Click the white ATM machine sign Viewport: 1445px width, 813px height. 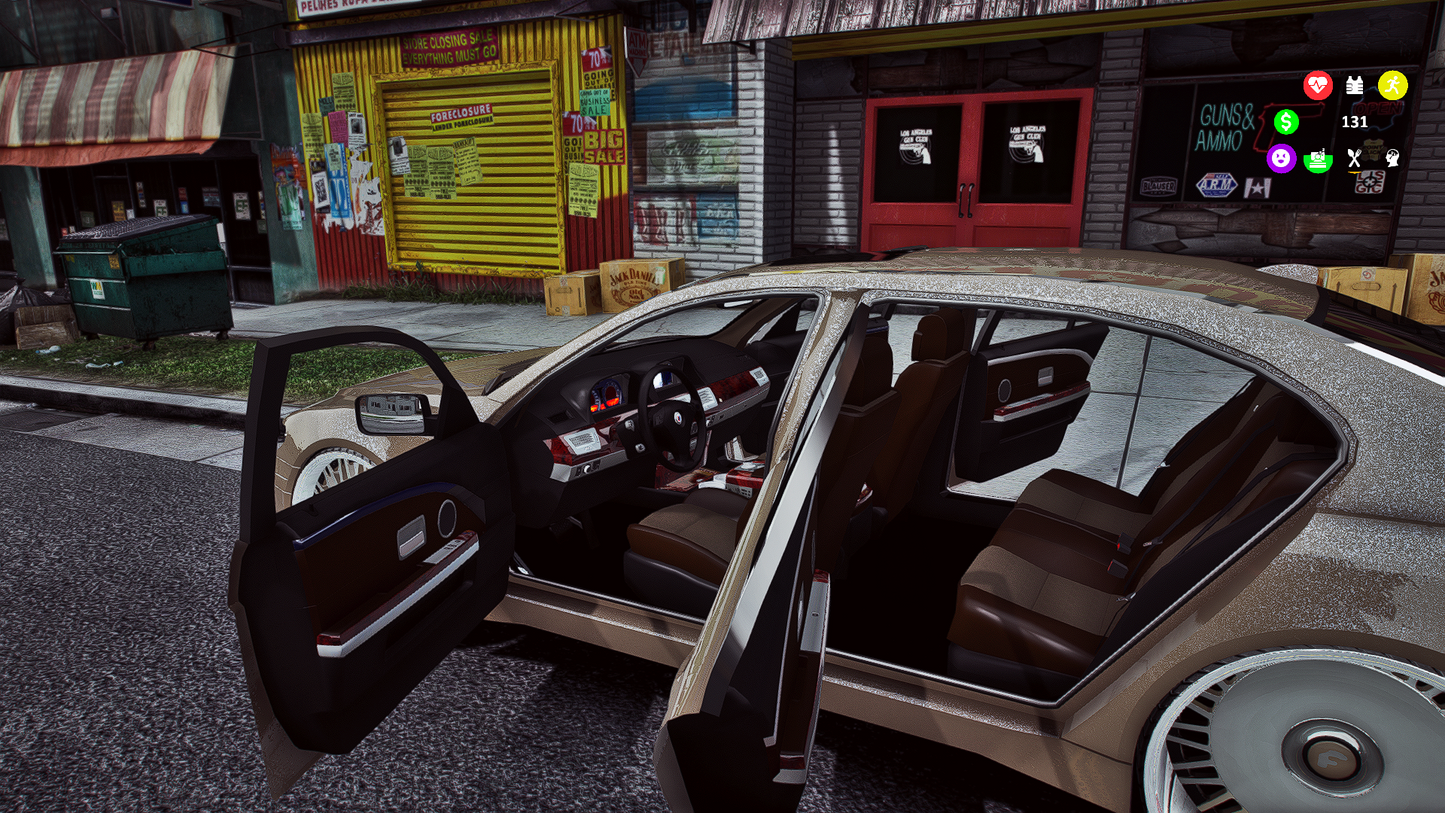click(636, 50)
